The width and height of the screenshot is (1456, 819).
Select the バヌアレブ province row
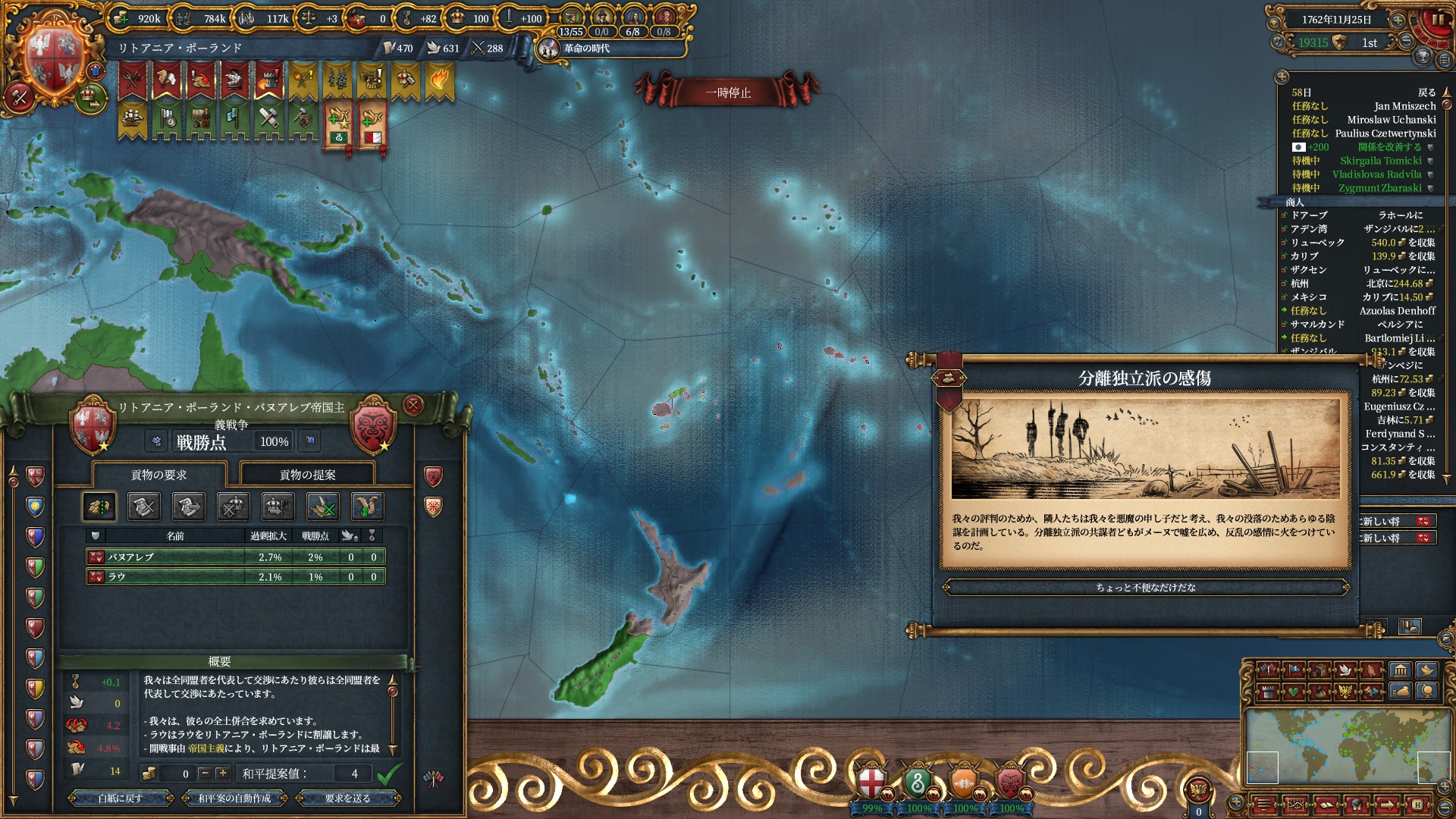click(235, 557)
